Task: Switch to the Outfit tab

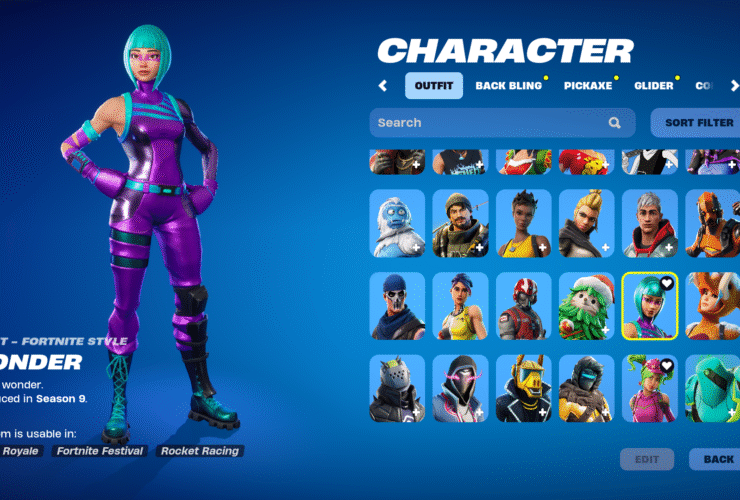Action: (x=434, y=86)
